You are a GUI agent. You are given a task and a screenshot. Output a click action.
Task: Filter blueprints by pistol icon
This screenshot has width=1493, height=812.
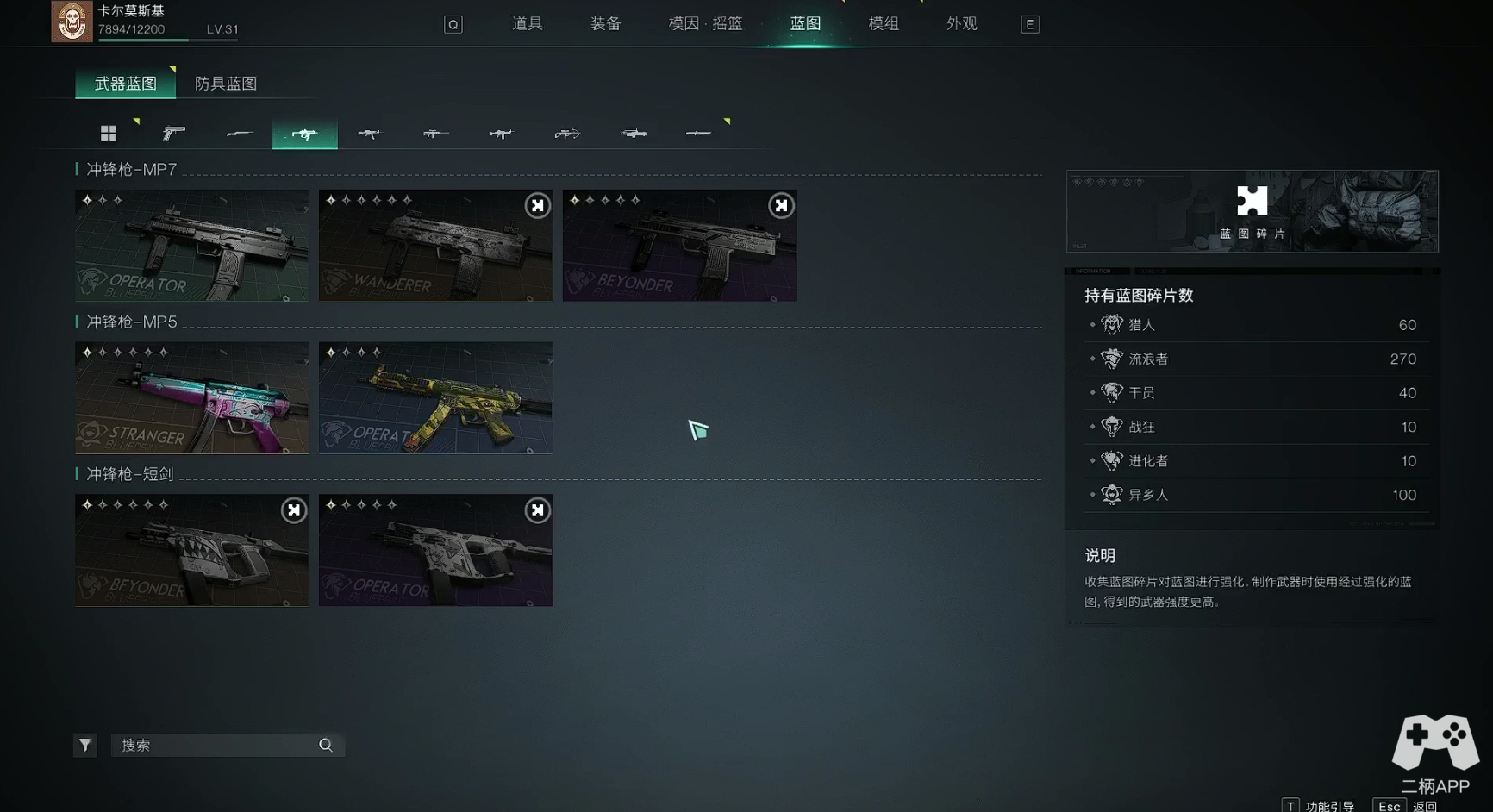point(173,133)
